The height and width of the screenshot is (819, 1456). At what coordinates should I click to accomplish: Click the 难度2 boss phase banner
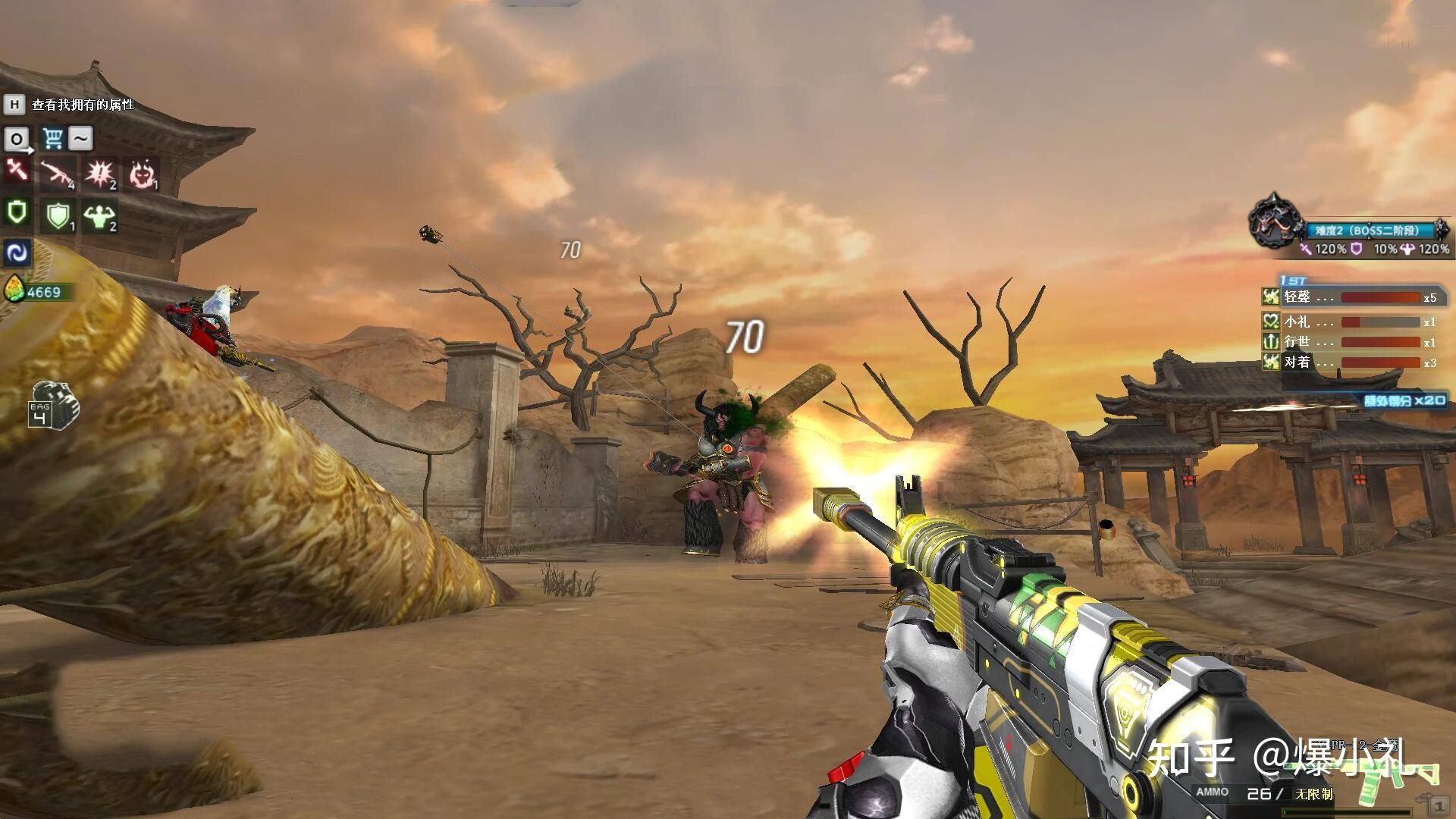point(1371,231)
